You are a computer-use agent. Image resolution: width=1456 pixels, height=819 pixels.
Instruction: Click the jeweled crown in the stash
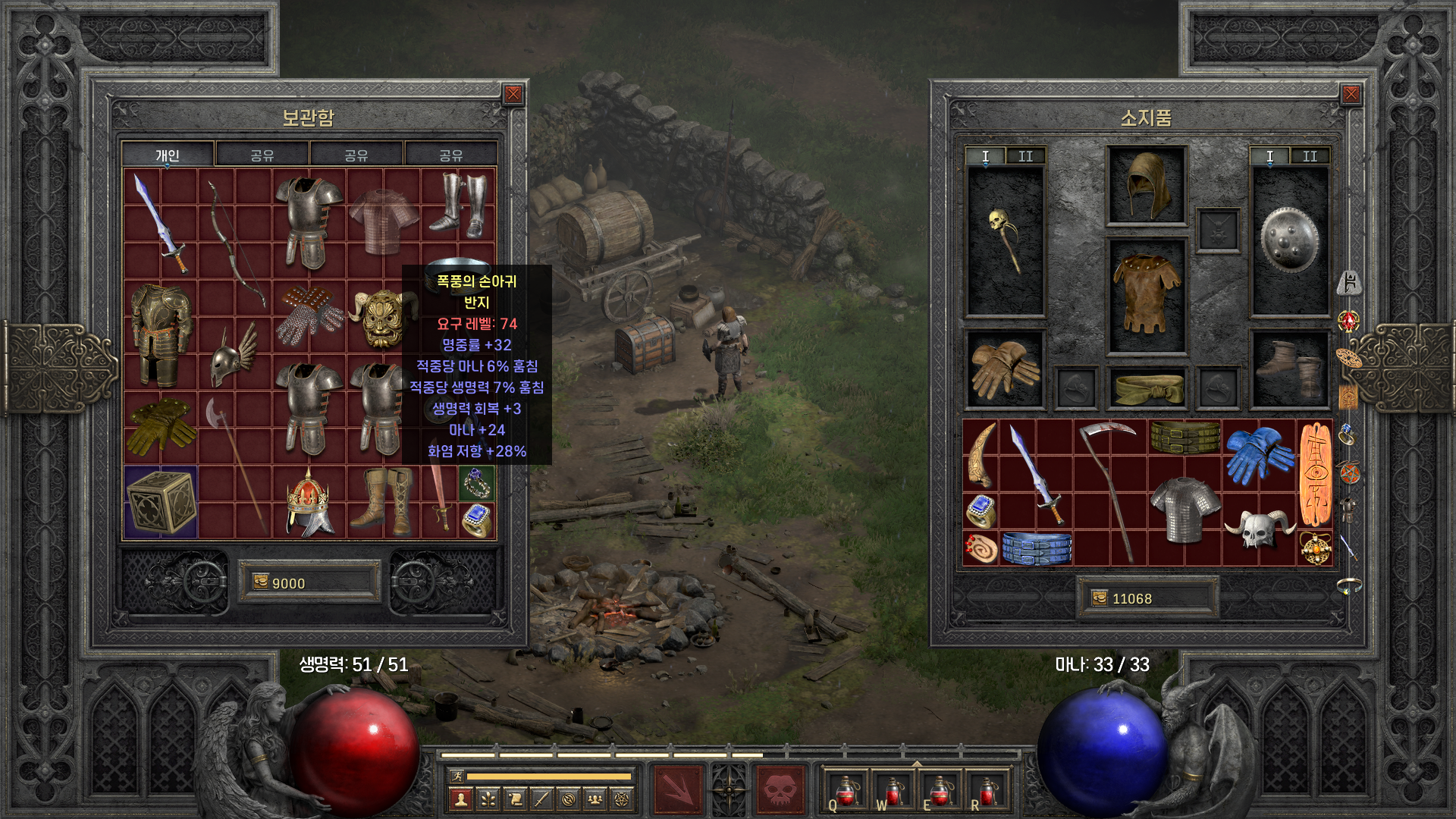309,502
